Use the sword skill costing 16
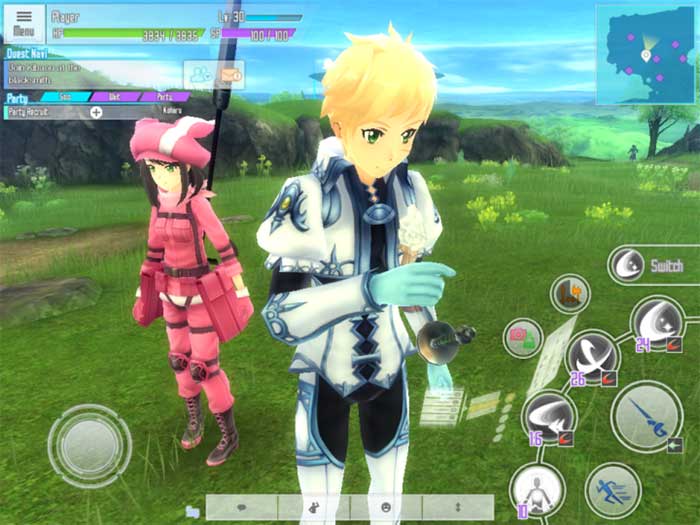This screenshot has height=525, width=700. tap(549, 417)
